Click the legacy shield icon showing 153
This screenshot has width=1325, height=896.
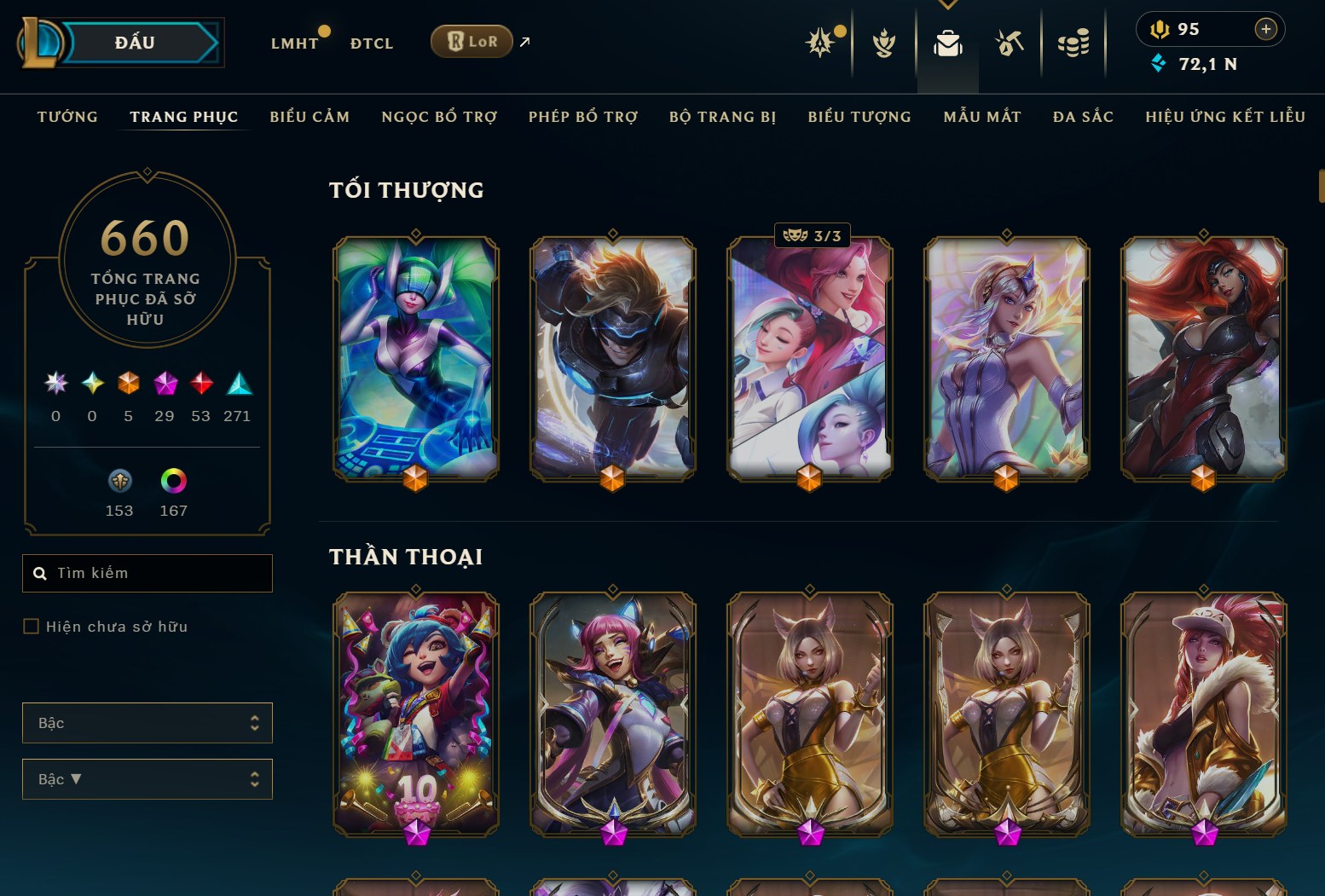click(119, 481)
